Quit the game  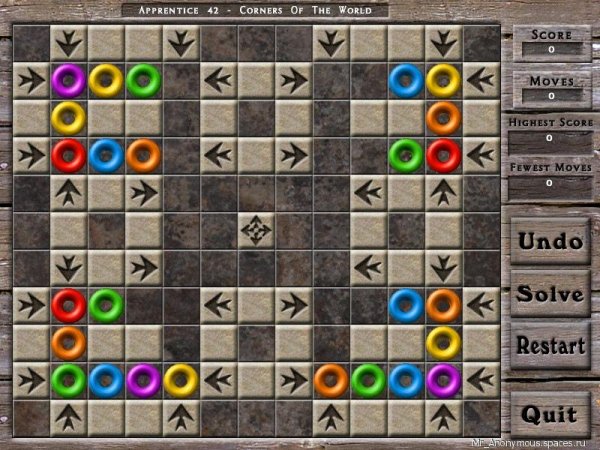pyautogui.click(x=549, y=413)
